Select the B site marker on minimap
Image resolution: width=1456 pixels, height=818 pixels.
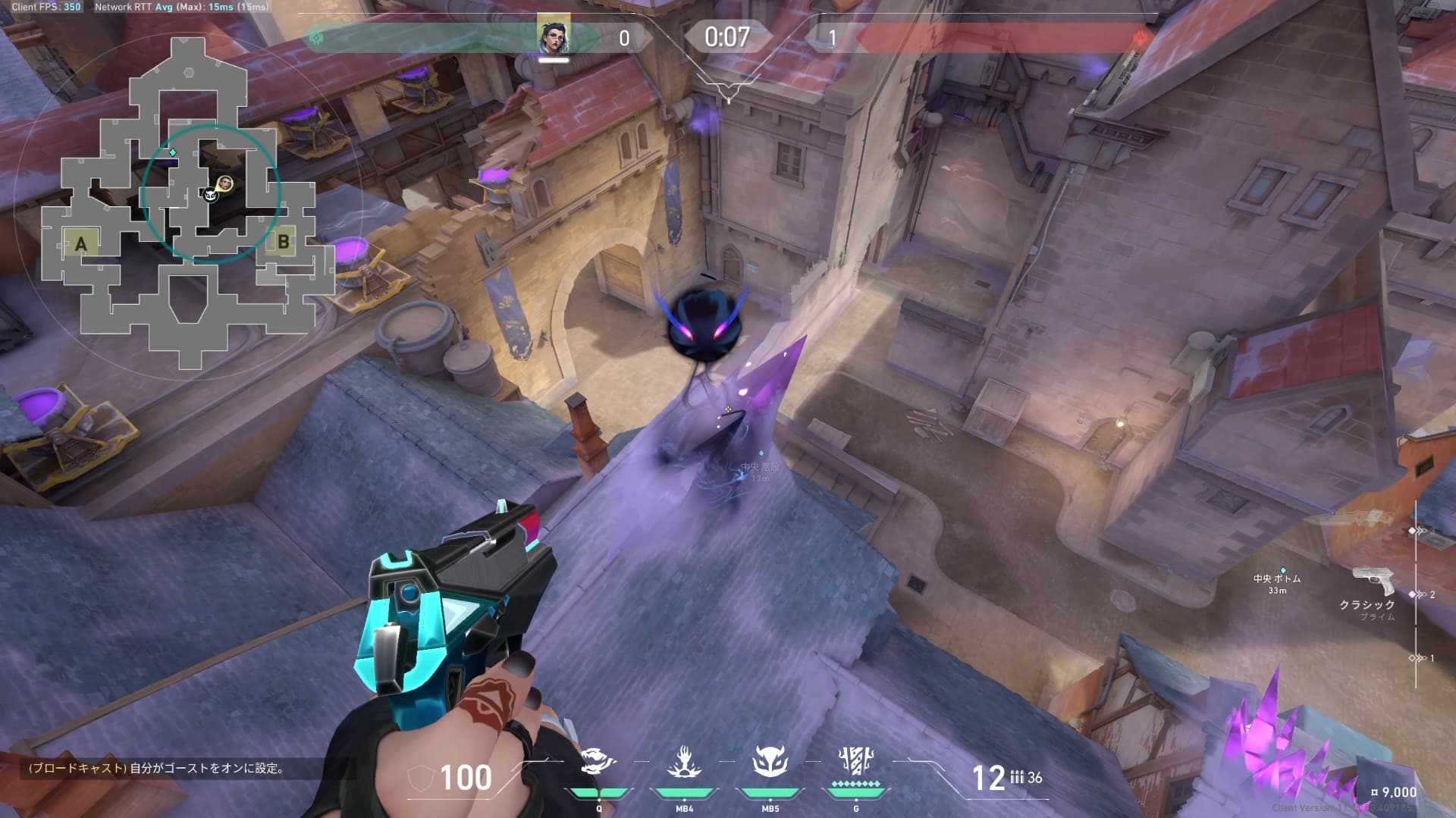click(x=283, y=242)
